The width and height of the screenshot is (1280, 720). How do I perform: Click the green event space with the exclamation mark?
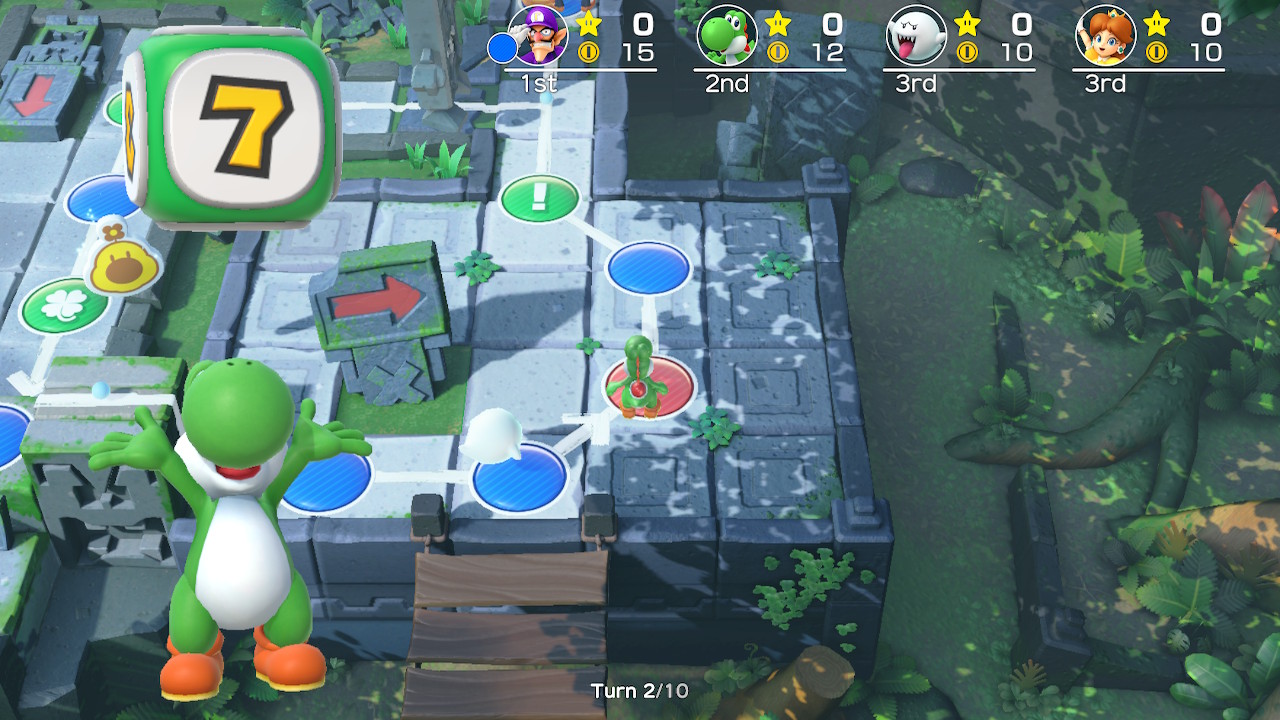(x=538, y=197)
